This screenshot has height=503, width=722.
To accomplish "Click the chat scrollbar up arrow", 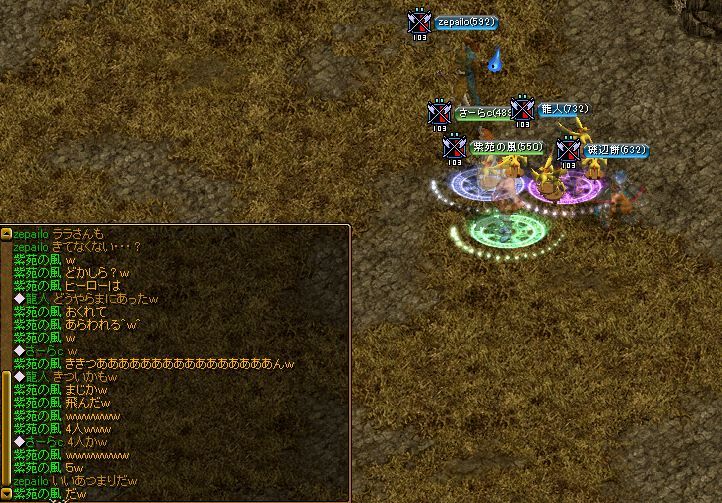I will pyautogui.click(x=6, y=233).
